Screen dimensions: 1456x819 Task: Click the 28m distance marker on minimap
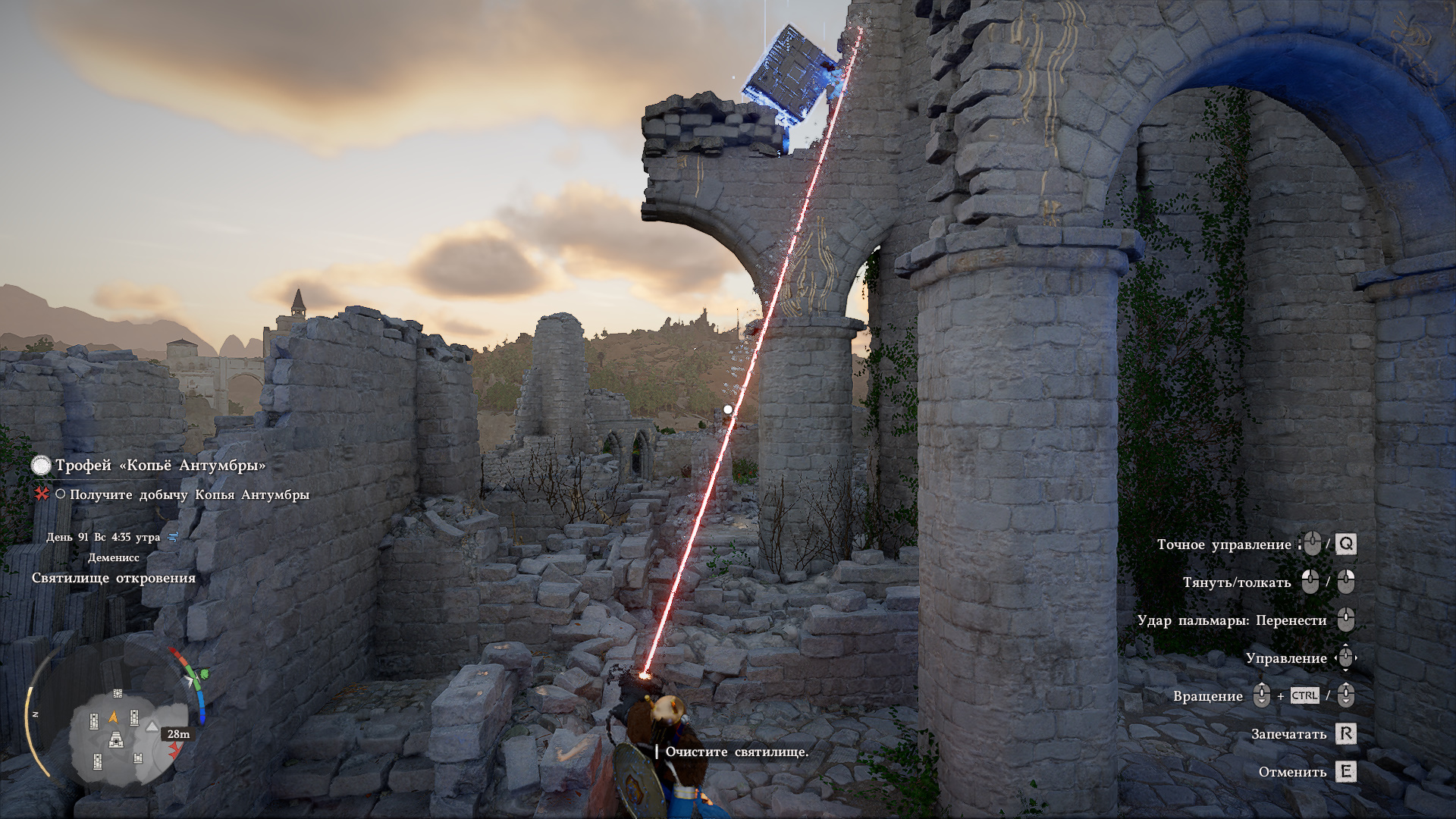coord(178,734)
